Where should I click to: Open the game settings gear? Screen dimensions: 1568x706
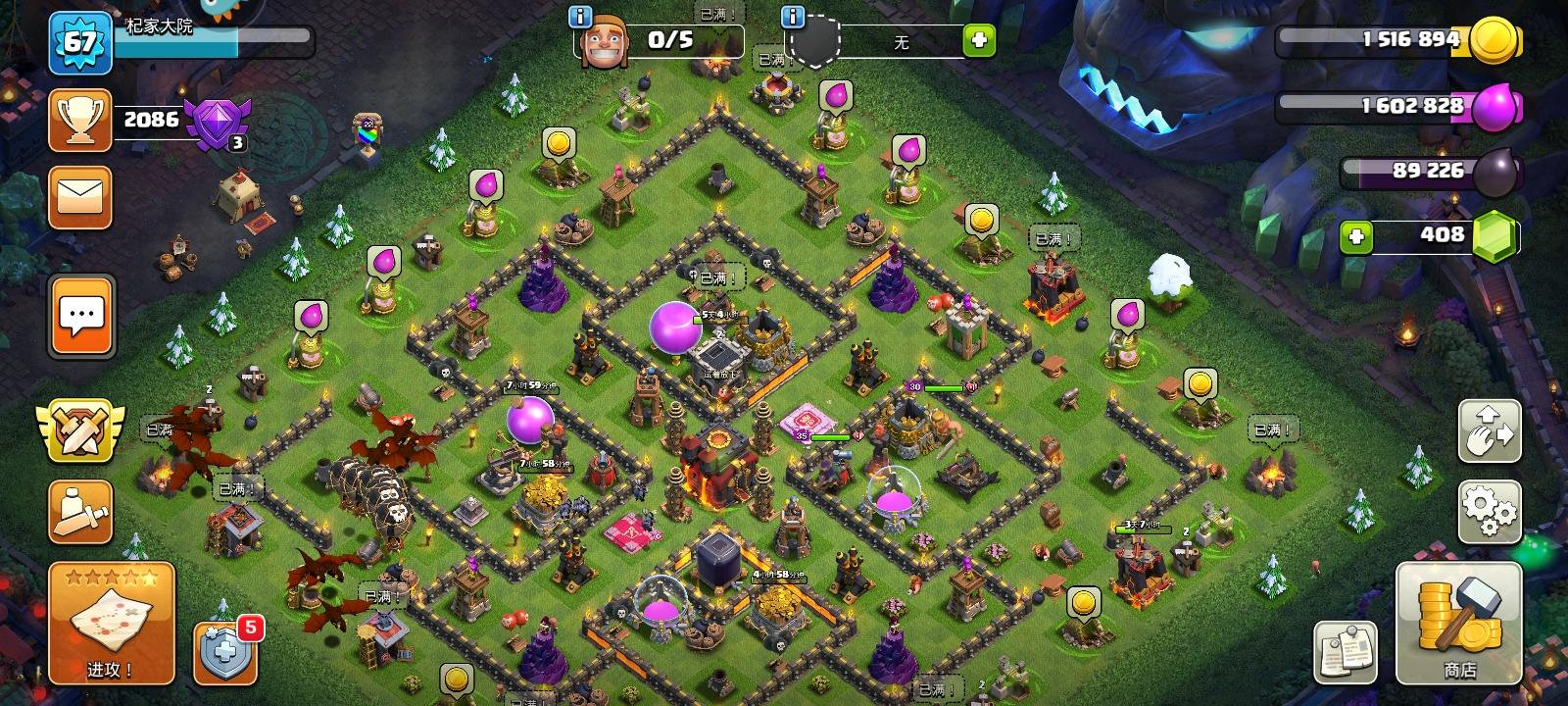1489,511
